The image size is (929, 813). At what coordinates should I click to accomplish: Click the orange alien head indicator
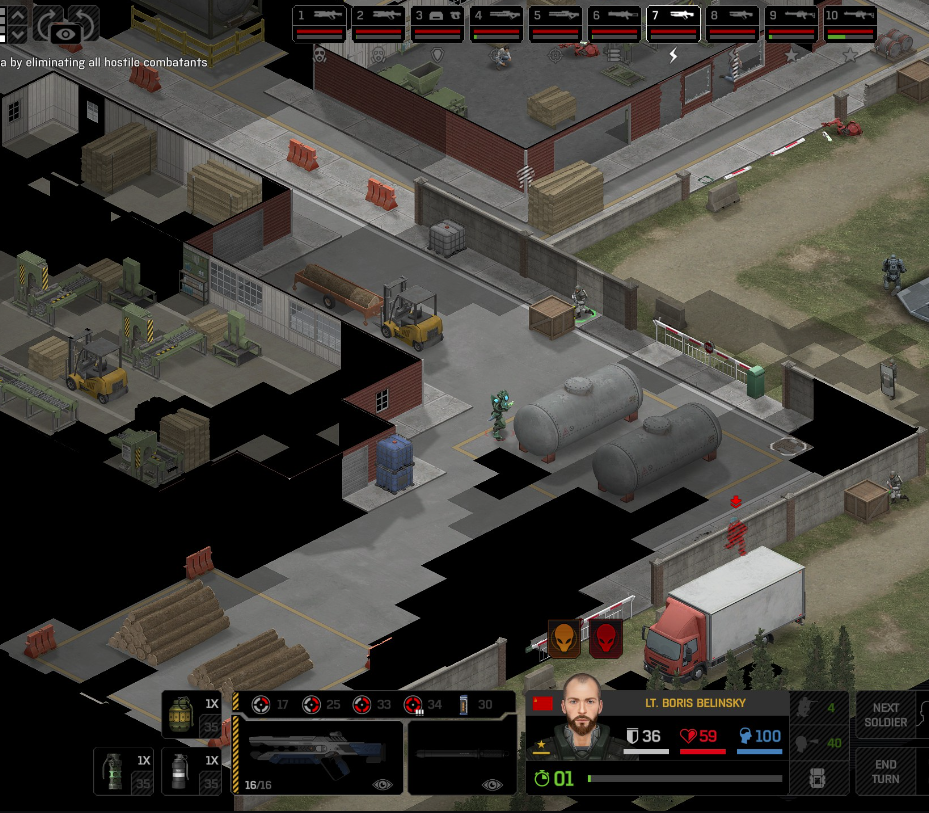564,638
